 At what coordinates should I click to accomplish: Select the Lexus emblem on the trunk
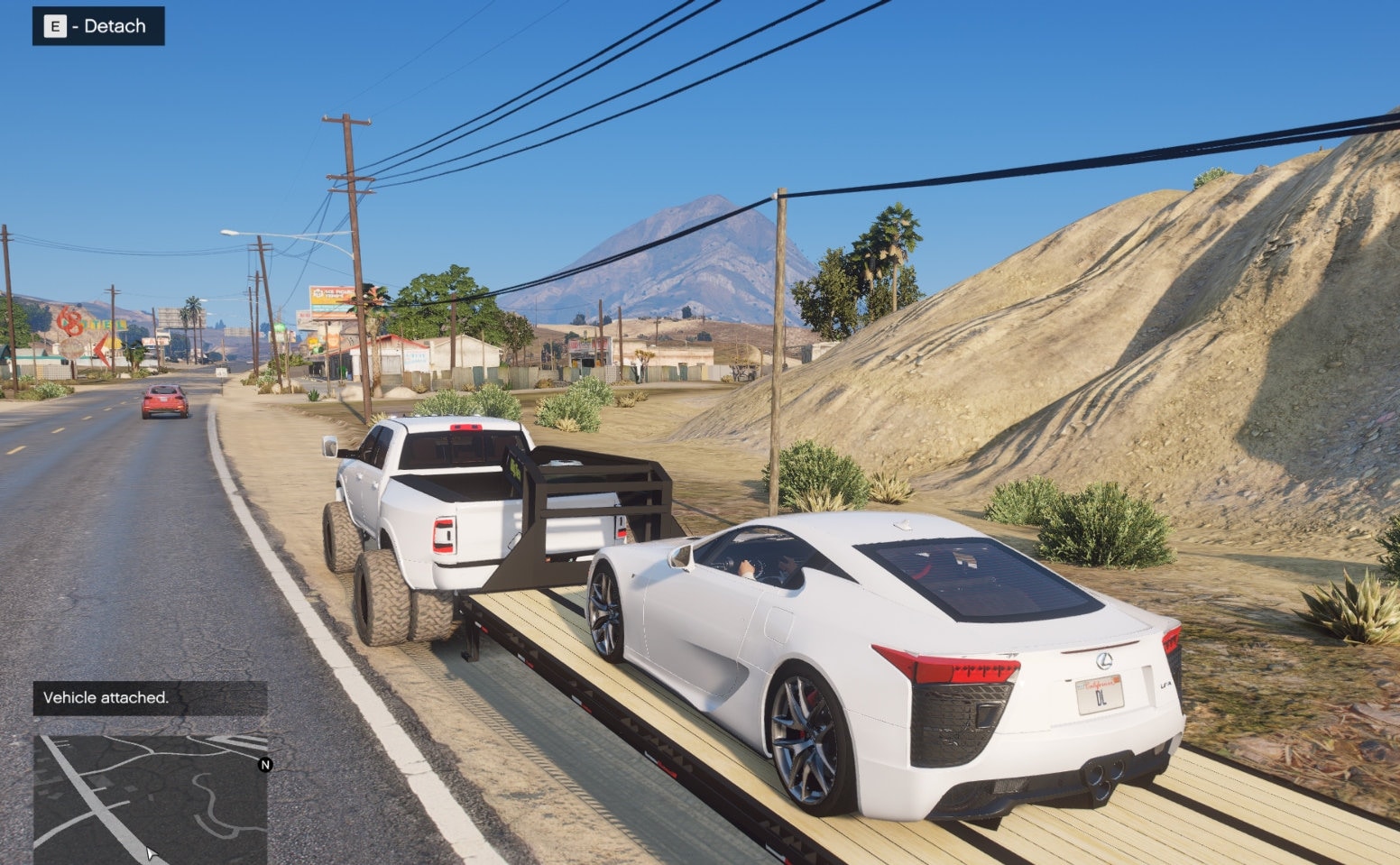click(1104, 661)
